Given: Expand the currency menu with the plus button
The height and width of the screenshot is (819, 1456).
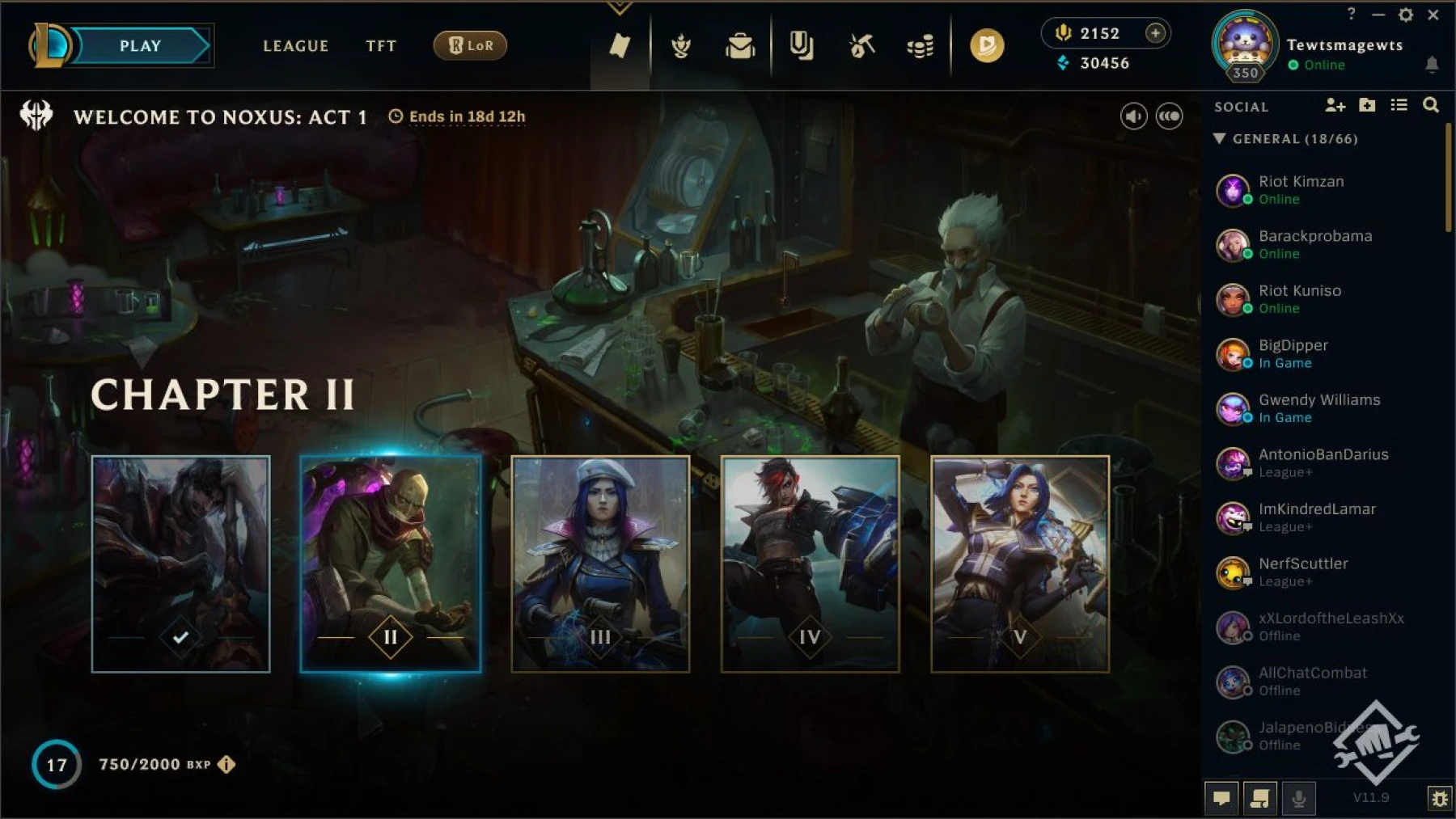Looking at the screenshot, I should coord(1155,33).
